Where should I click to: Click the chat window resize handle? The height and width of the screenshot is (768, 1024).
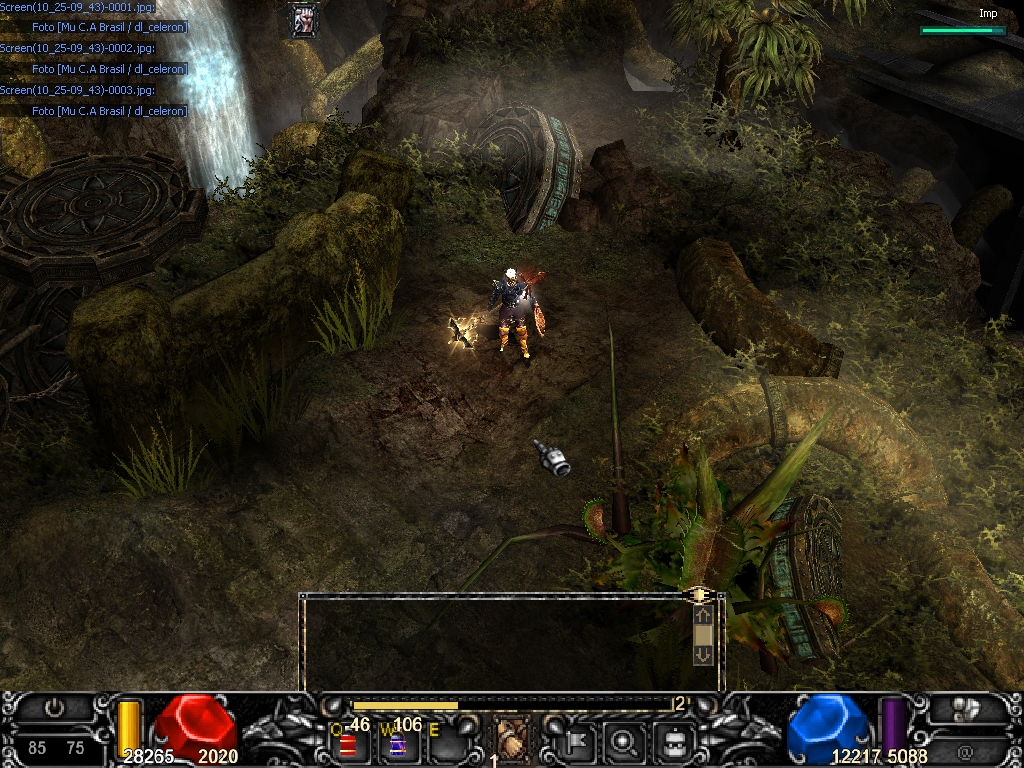coord(699,595)
